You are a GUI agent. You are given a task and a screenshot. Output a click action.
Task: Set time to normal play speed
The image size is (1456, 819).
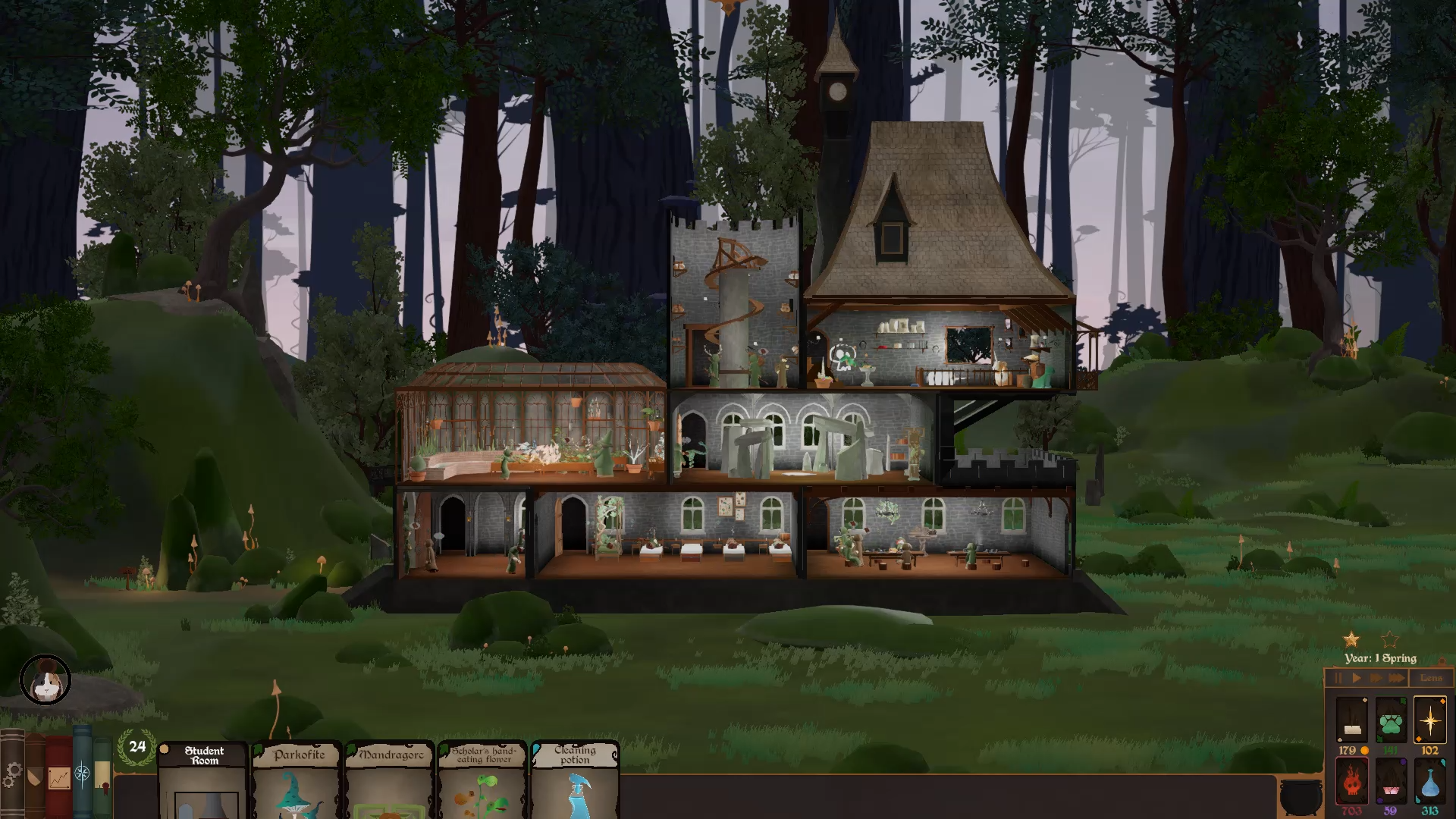(1357, 678)
